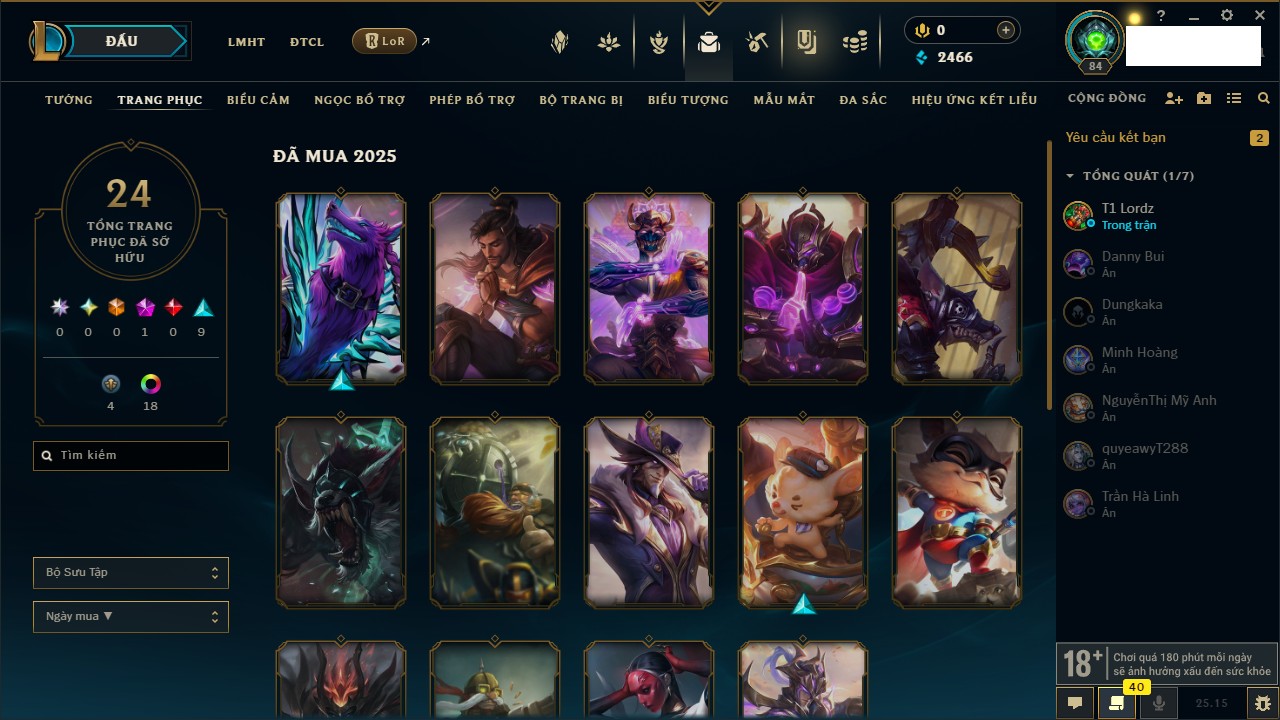Image resolution: width=1280 pixels, height=720 pixels.
Task: Open the Bộ Sưu Tập dropdown
Action: 131,573
